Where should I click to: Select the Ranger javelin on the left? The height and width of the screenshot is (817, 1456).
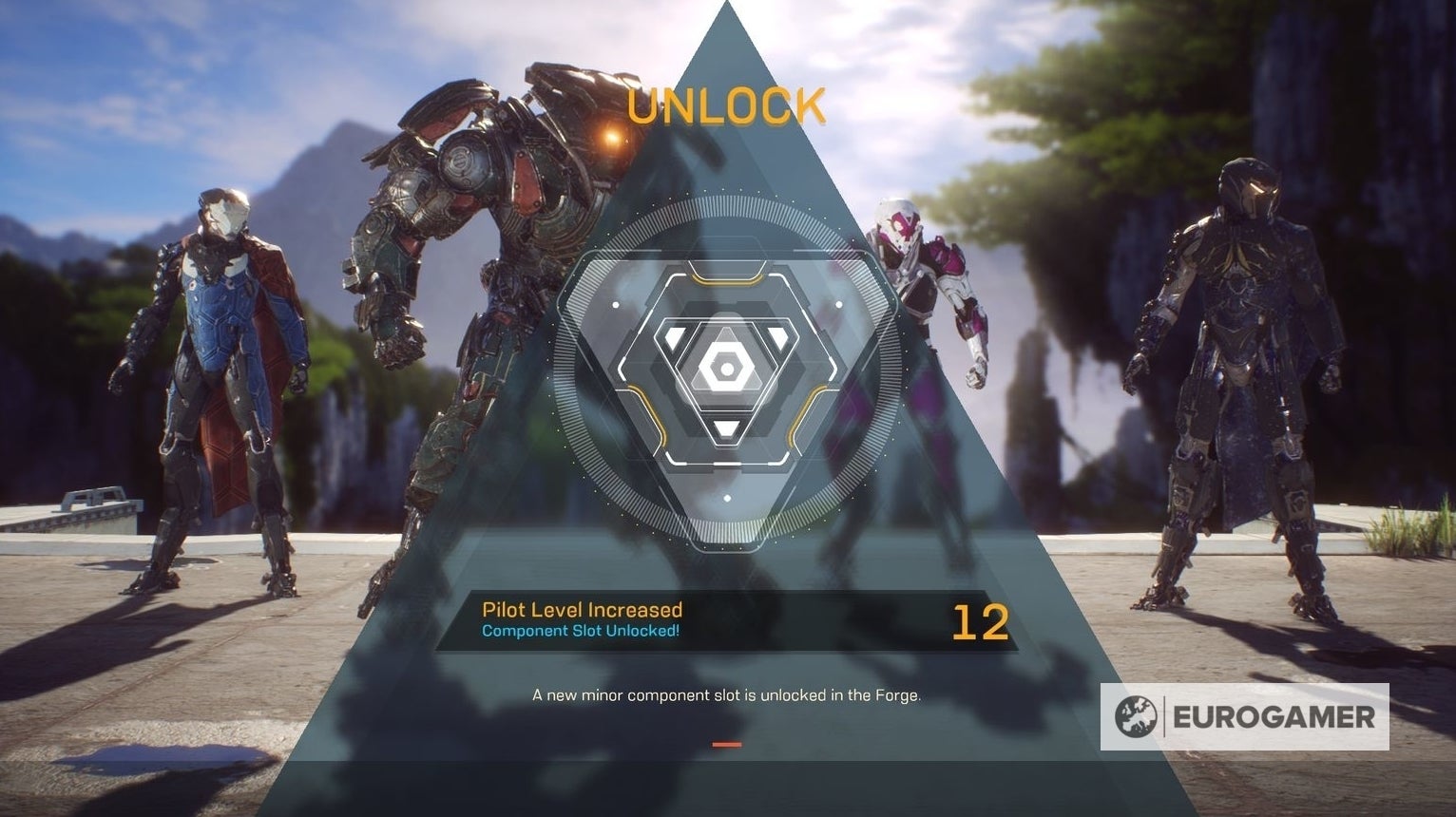pyautogui.click(x=219, y=361)
